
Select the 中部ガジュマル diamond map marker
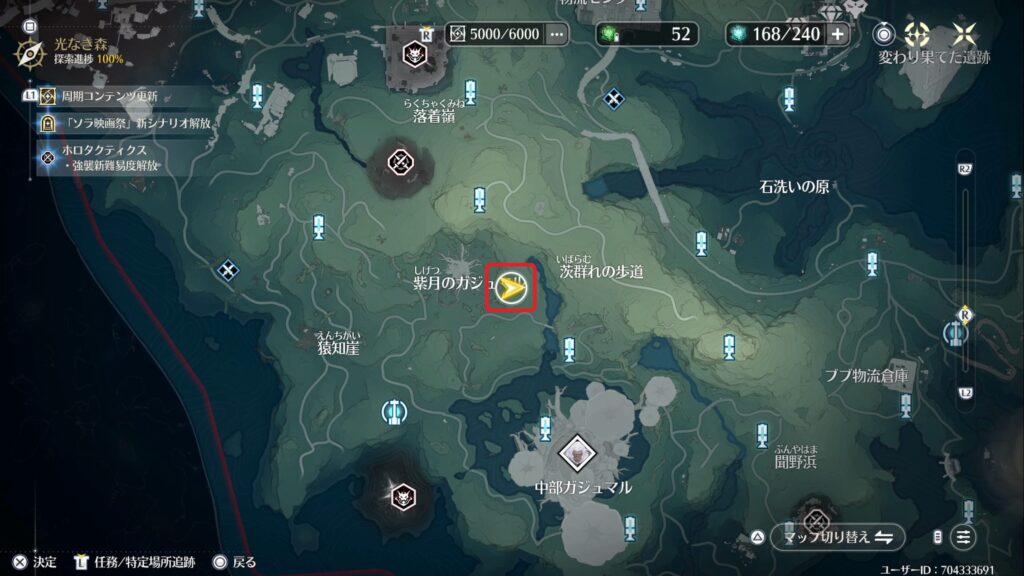click(577, 454)
